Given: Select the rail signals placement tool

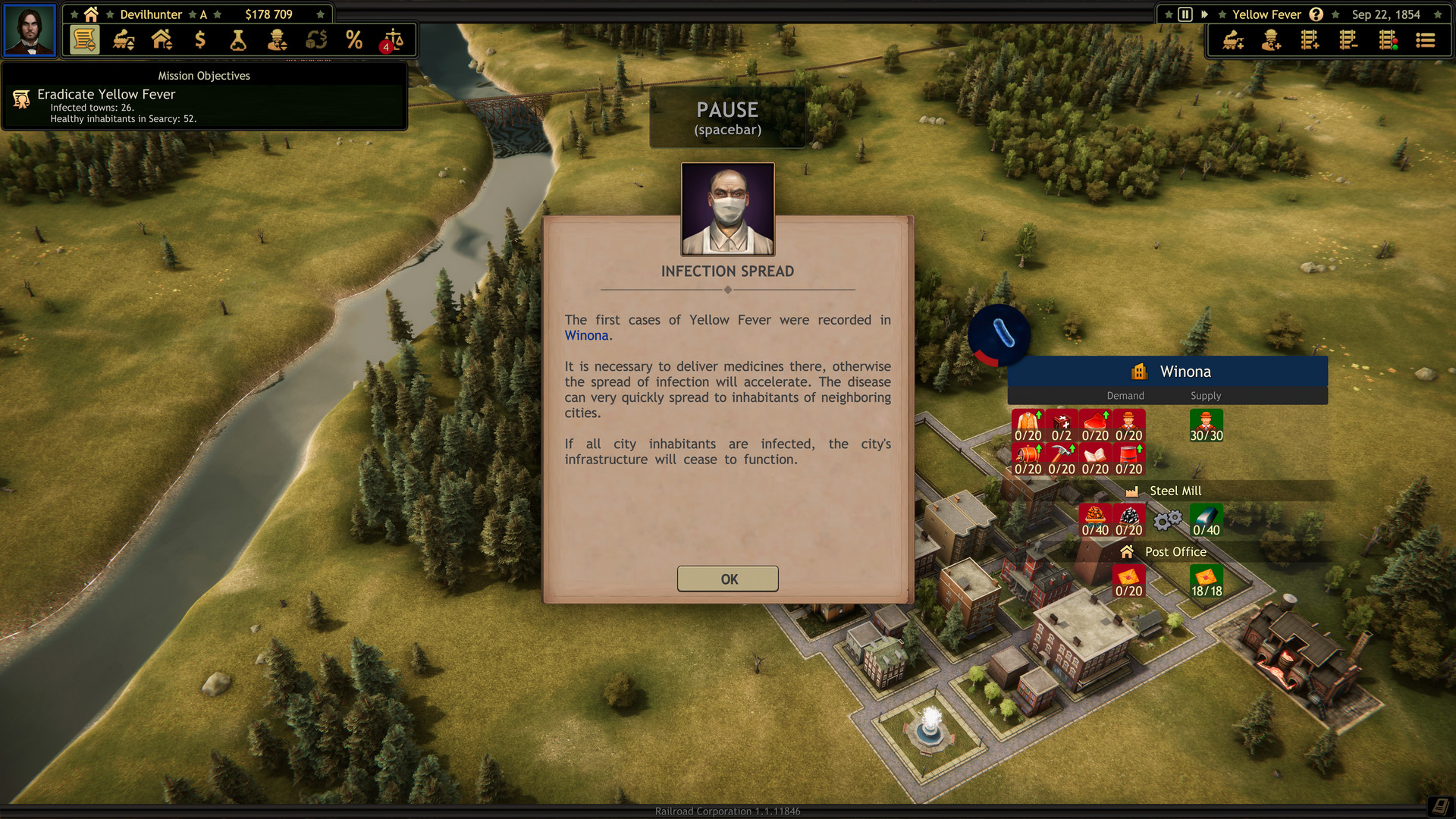Looking at the screenshot, I should pos(1387,39).
